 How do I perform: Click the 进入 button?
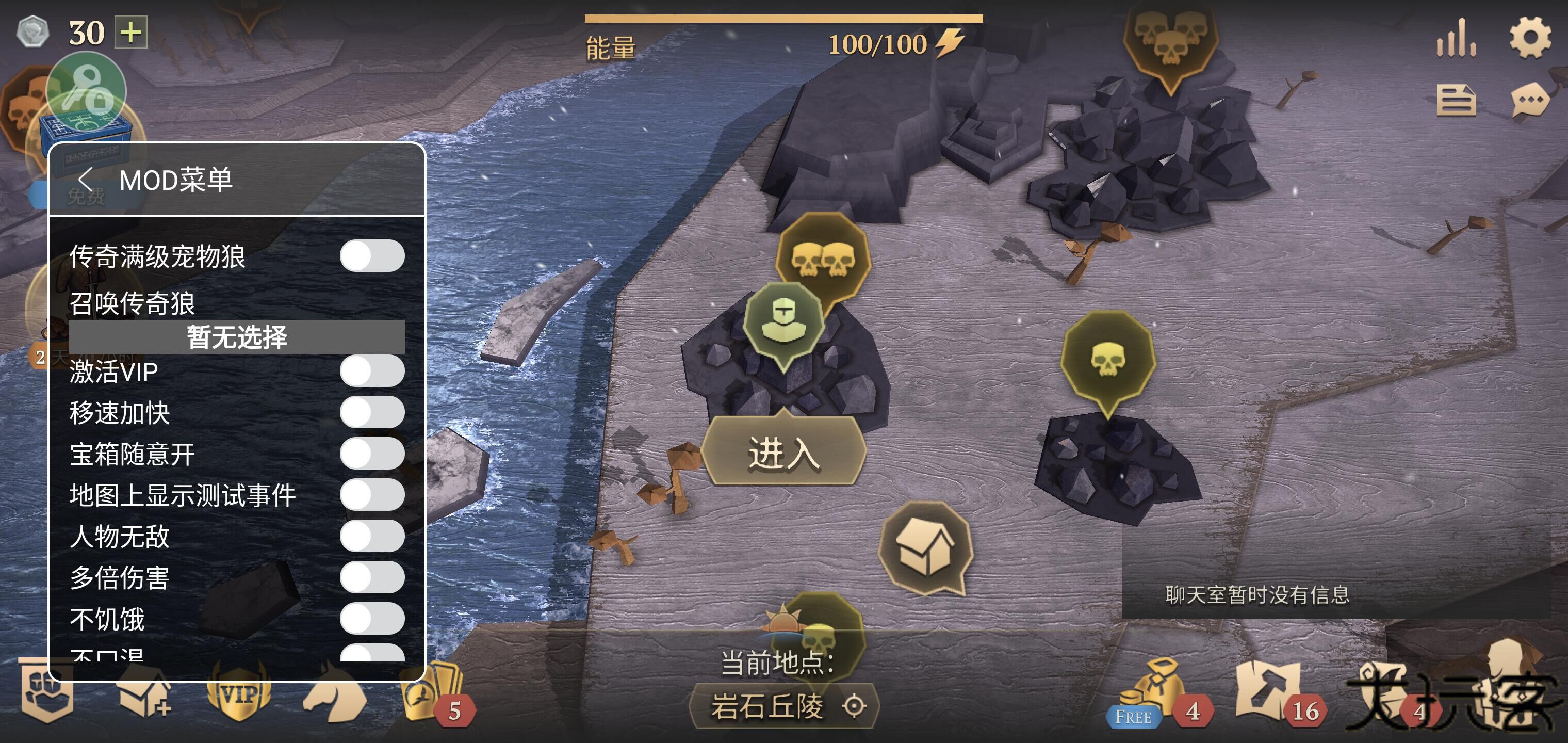point(783,453)
